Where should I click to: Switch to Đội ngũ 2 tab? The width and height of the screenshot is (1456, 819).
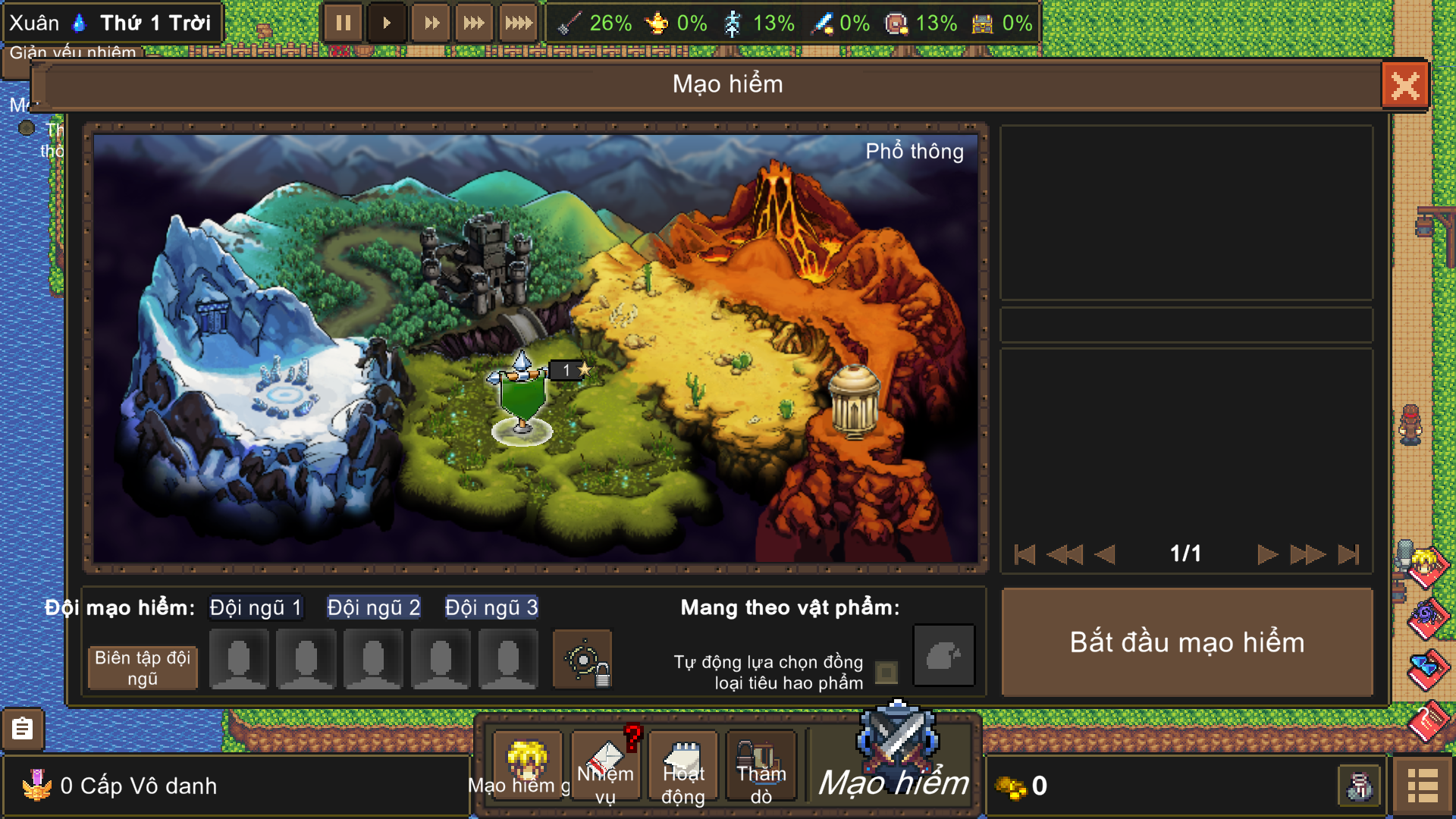coord(373,607)
